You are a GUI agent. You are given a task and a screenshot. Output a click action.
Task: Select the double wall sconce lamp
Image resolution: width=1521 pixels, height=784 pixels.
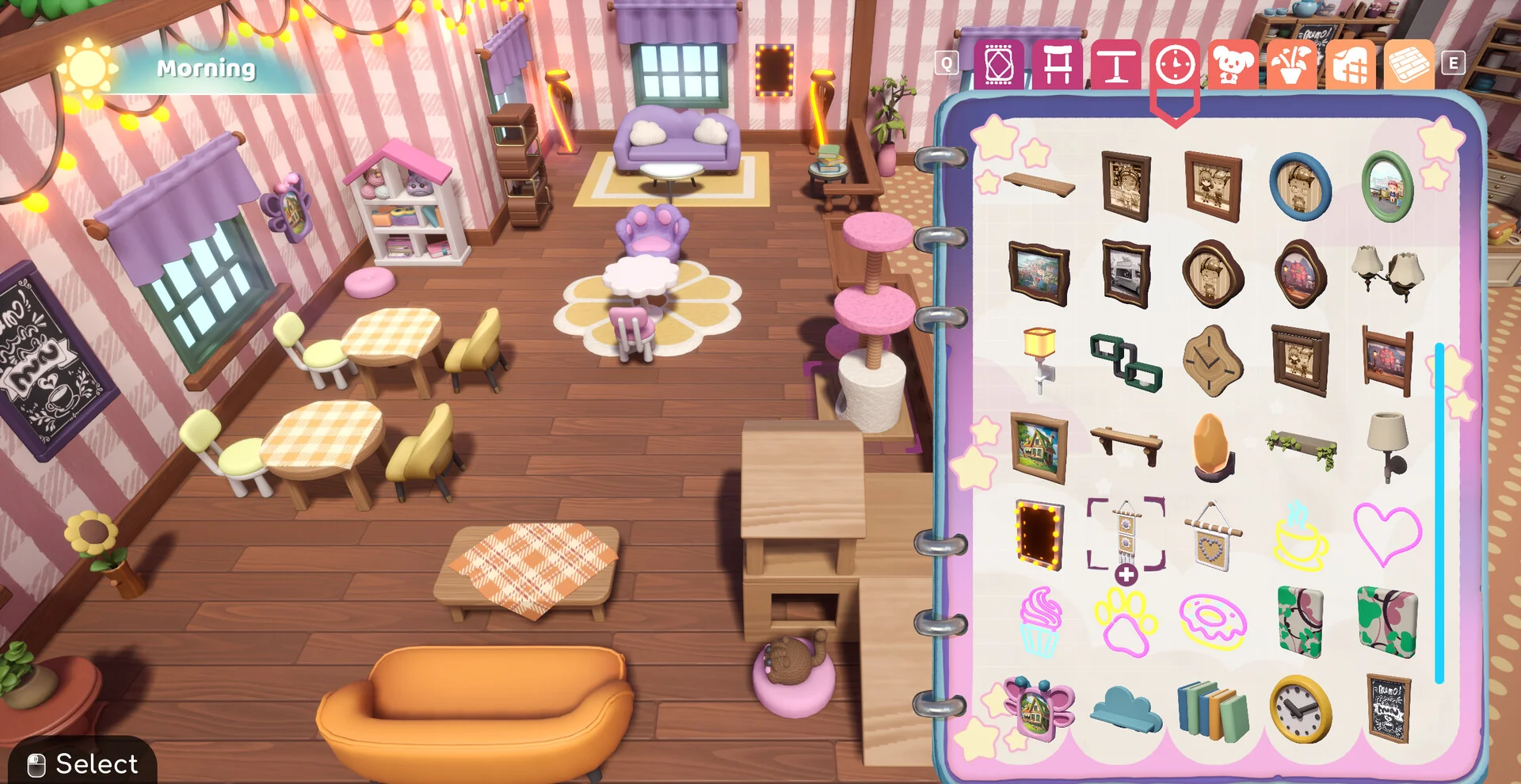(1386, 273)
